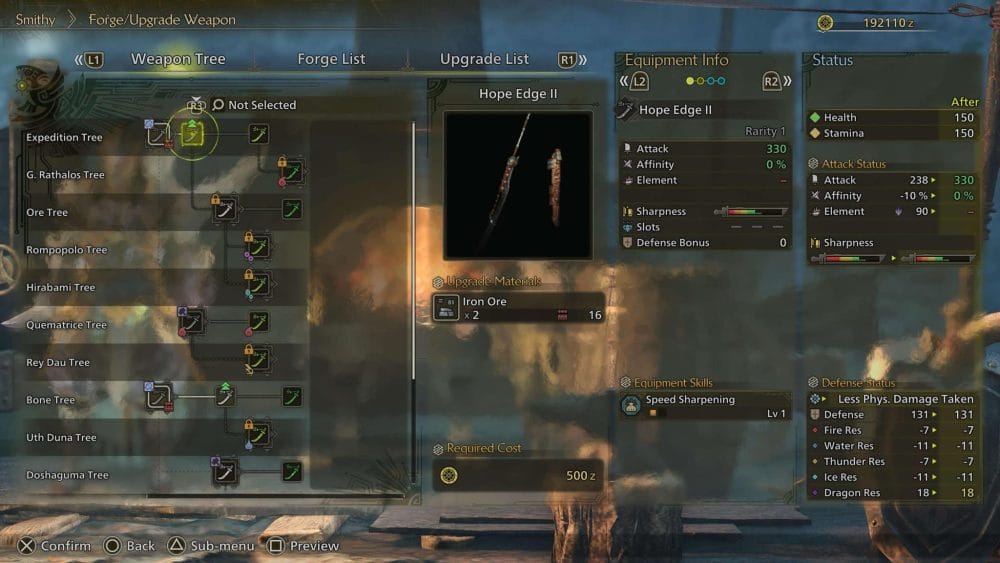Image resolution: width=1000 pixels, height=563 pixels.
Task: Select the highlighted Hope Edge II node
Action: tap(193, 134)
